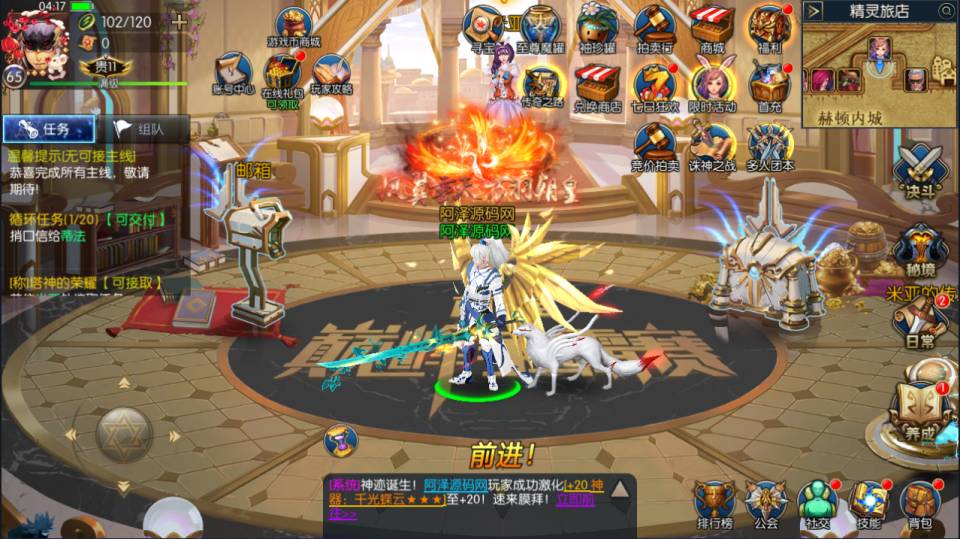Screen dimensions: 960x539
Task: Open the 背包 backpack icon
Action: (x=919, y=503)
